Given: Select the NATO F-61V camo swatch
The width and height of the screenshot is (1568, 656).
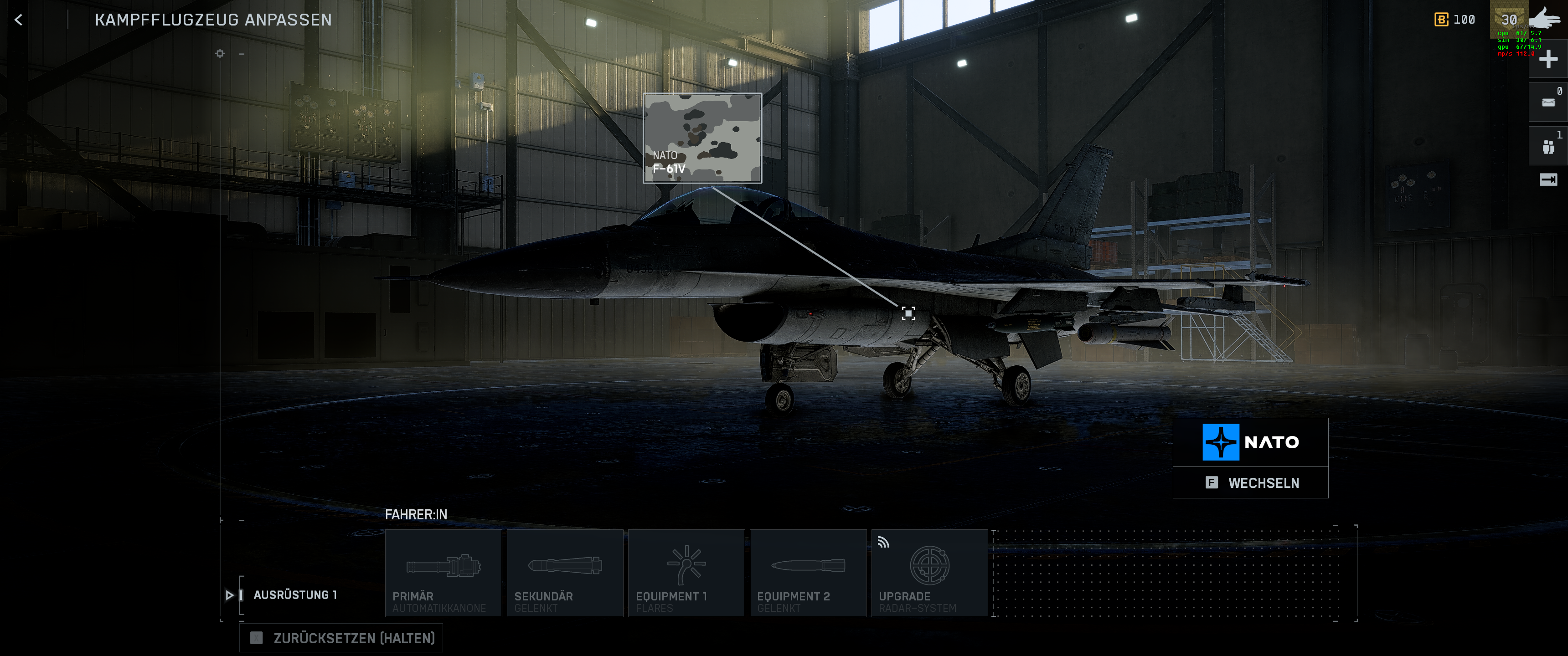Looking at the screenshot, I should (x=703, y=139).
